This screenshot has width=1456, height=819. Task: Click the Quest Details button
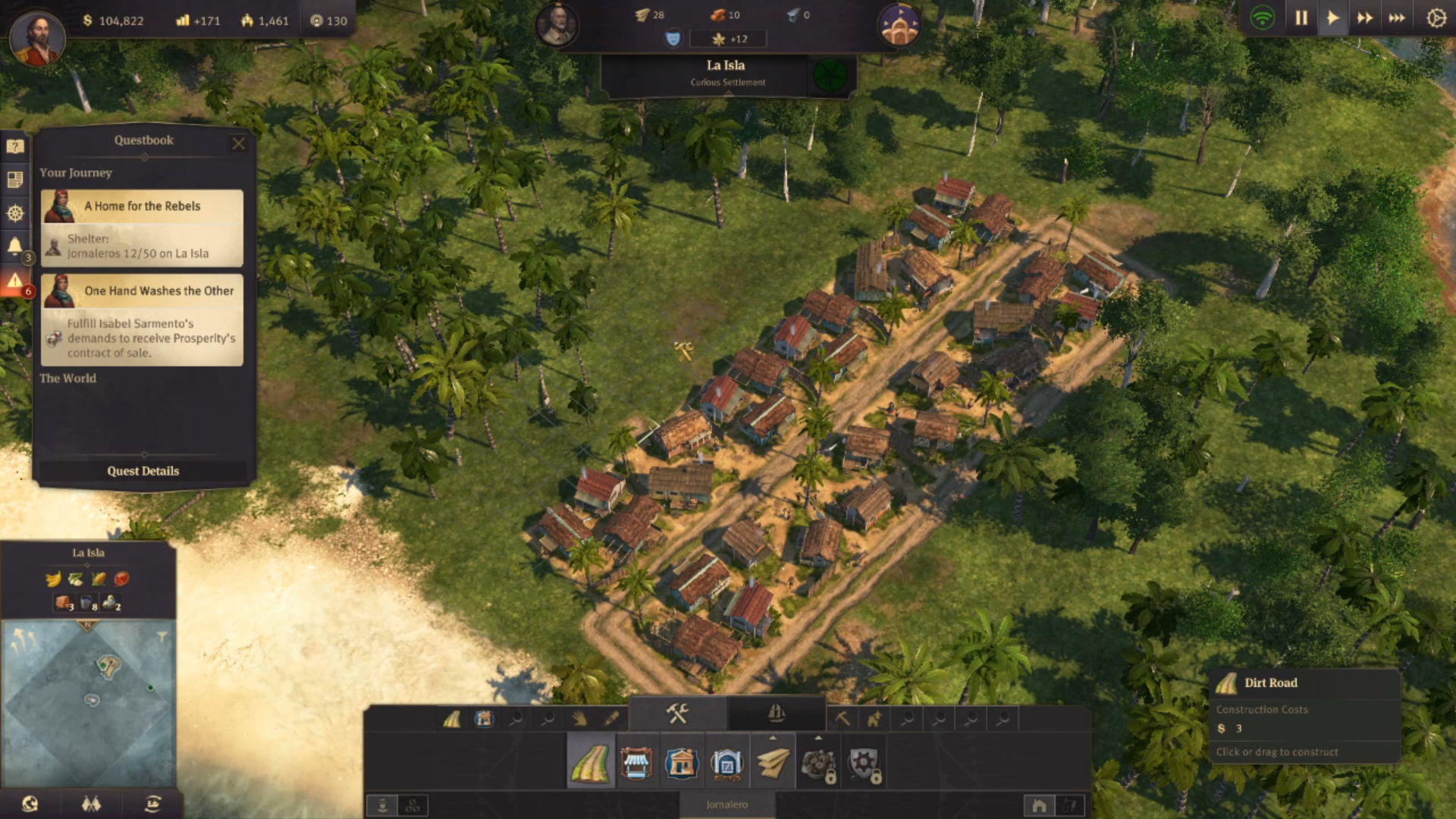pyautogui.click(x=143, y=471)
